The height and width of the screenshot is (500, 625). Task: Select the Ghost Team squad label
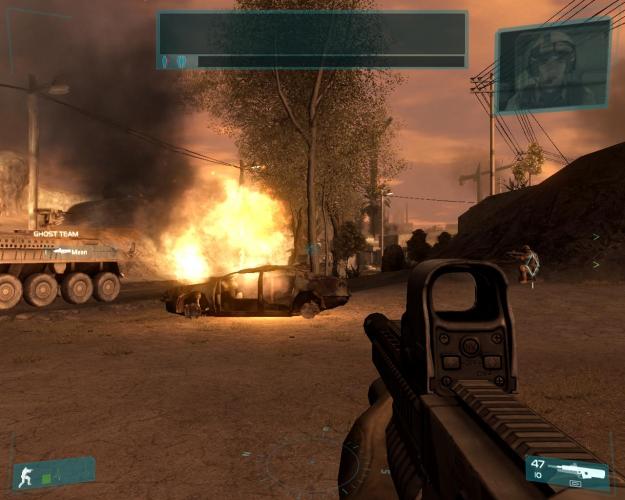coord(57,233)
